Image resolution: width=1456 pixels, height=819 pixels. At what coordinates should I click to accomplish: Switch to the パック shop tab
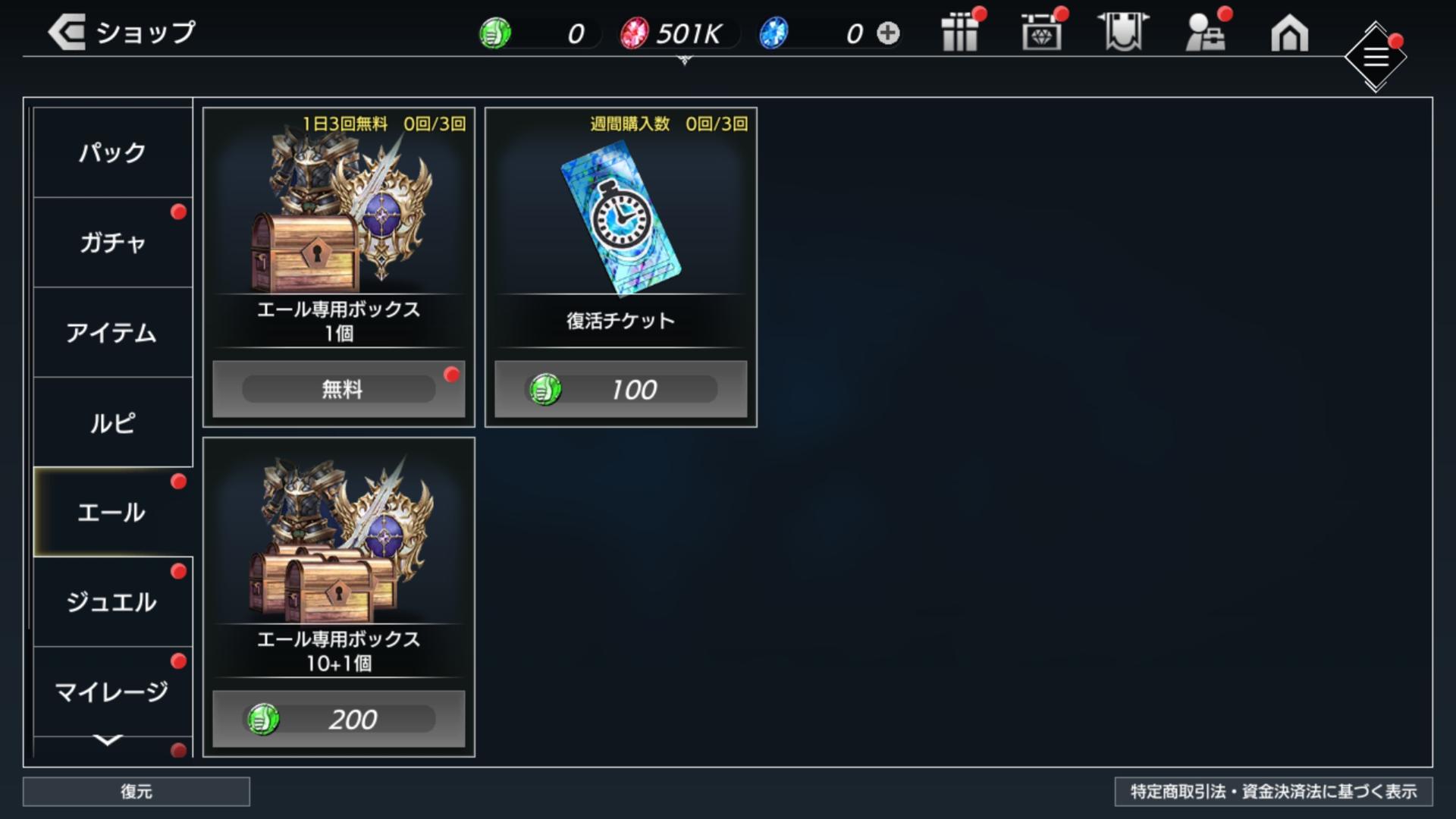[x=112, y=152]
